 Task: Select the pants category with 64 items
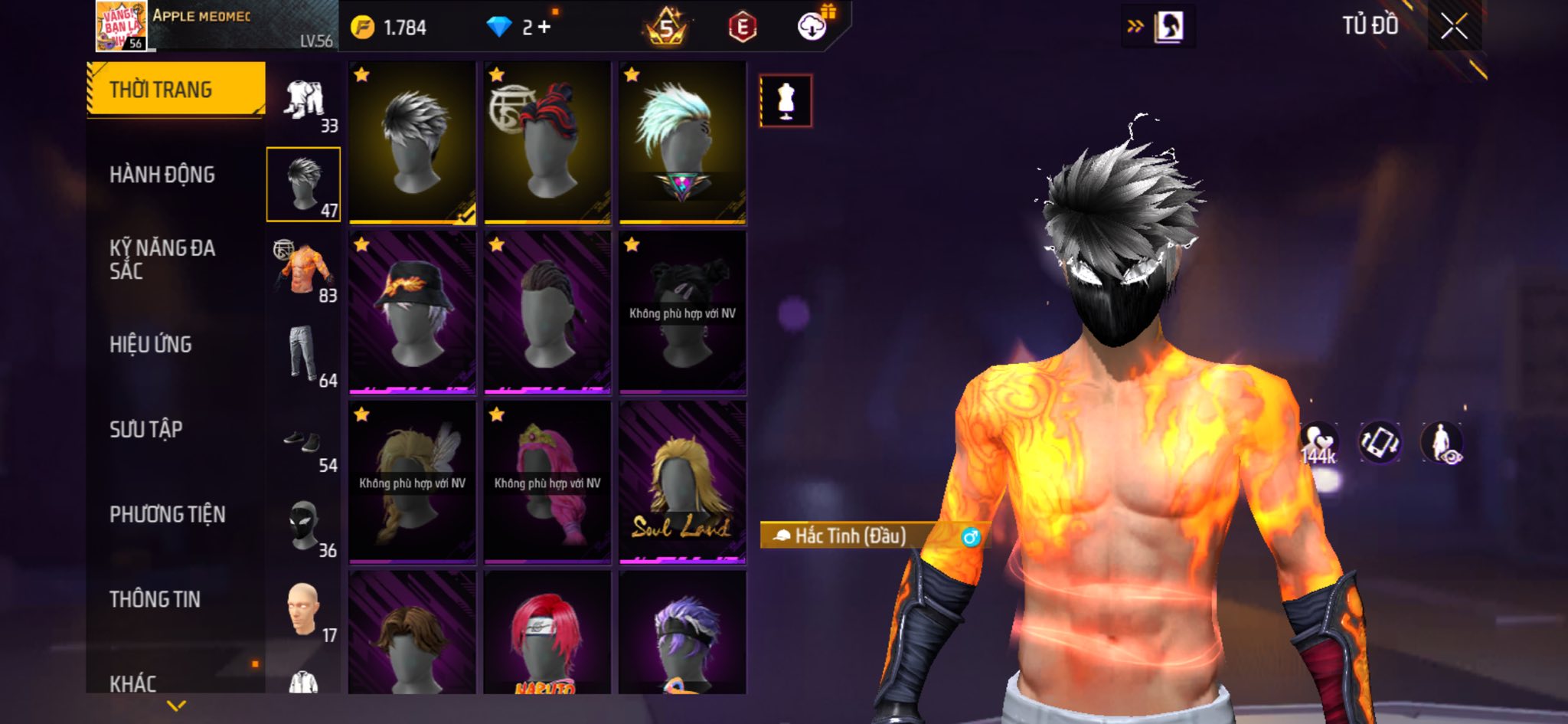point(304,355)
